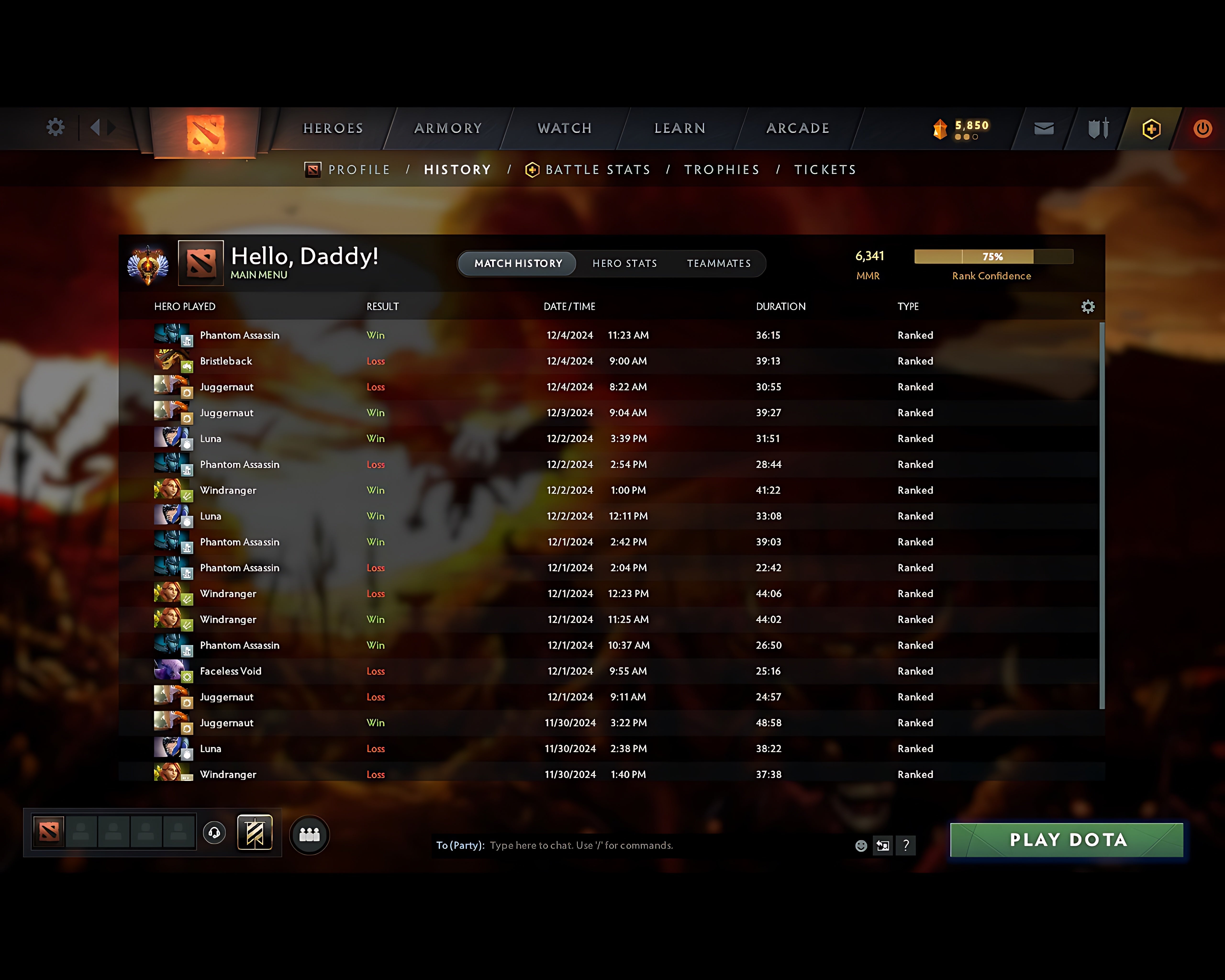Viewport: 1225px width, 980px height.
Task: Go to the TROPHIES page
Action: pos(722,169)
